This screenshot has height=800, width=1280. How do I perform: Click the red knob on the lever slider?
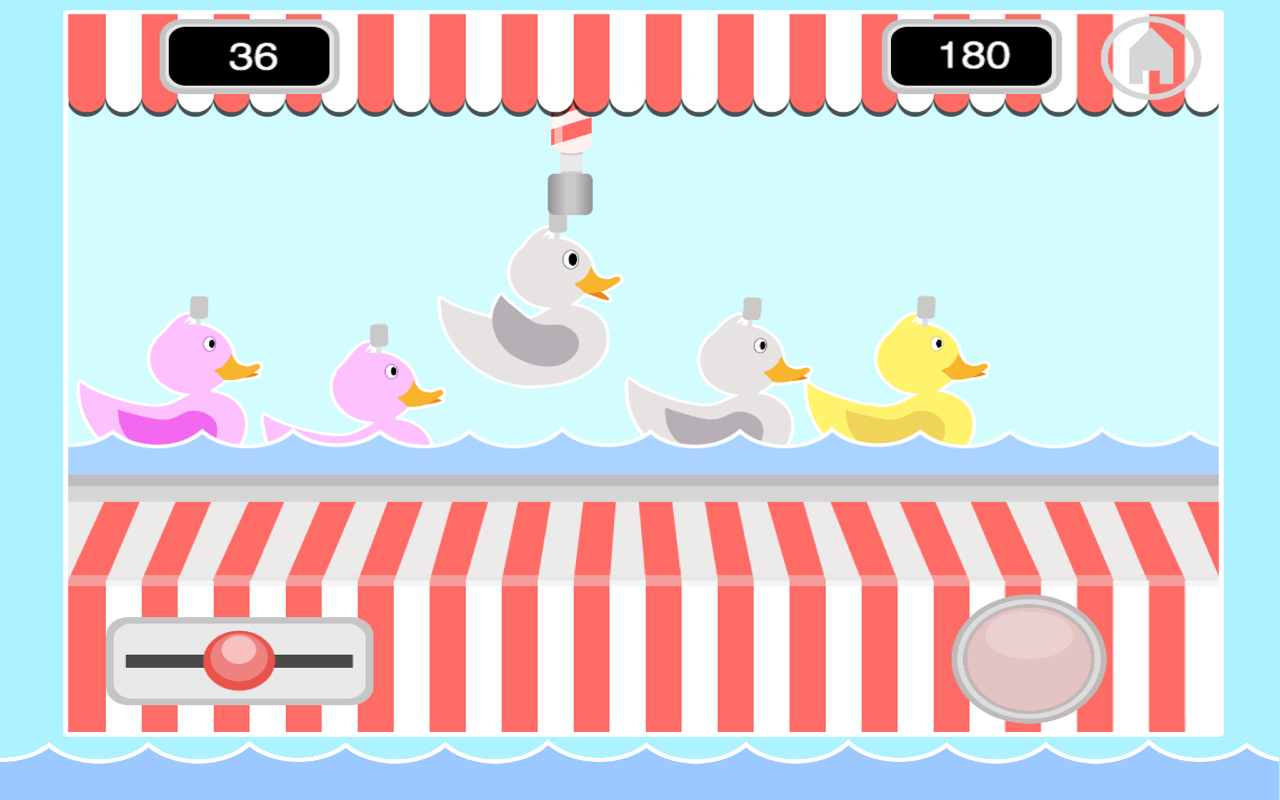click(237, 660)
